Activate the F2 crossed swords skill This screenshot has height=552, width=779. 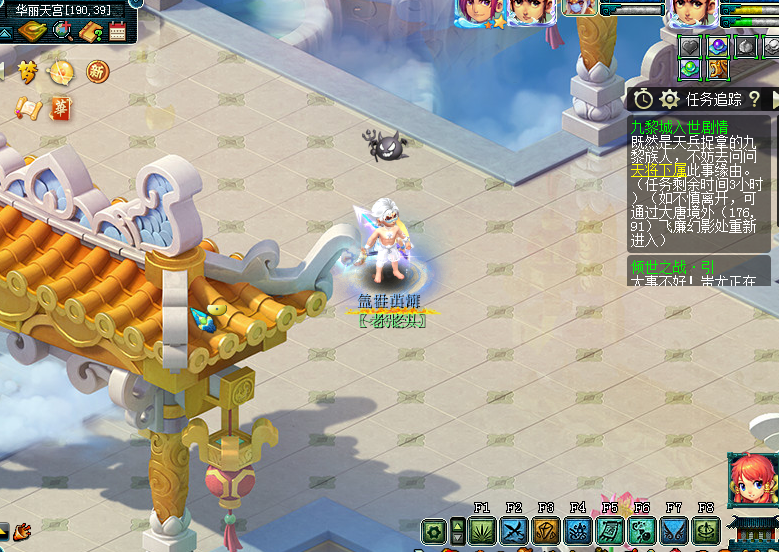514,531
